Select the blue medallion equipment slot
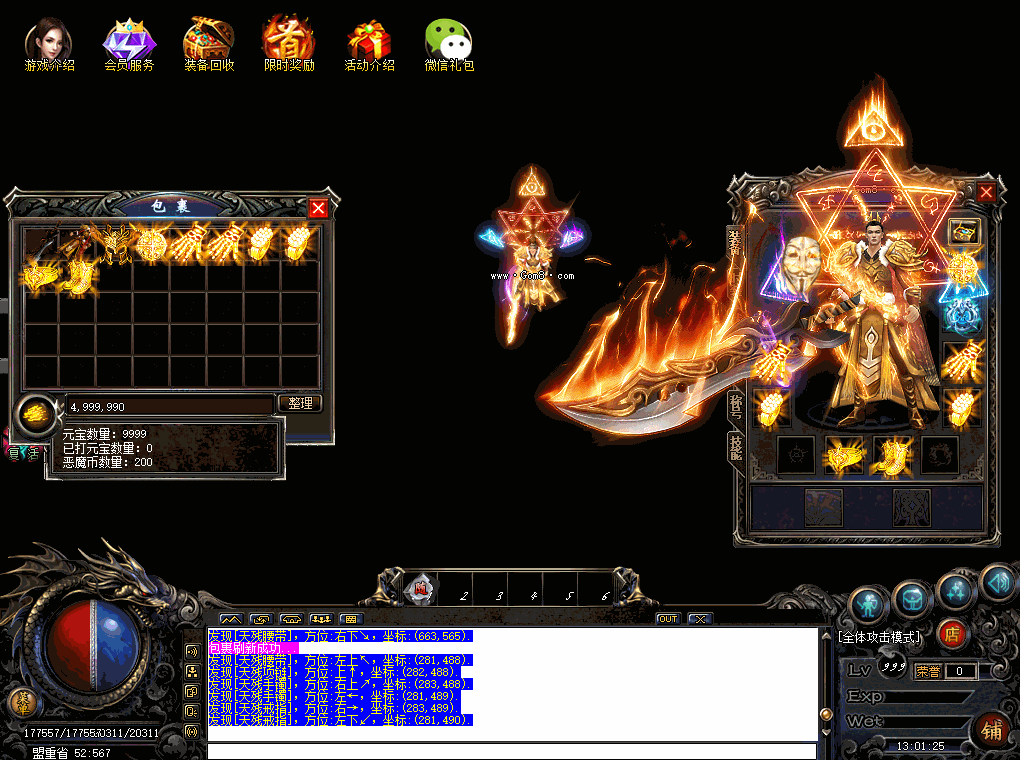Viewport: 1020px width, 760px height. (962, 313)
